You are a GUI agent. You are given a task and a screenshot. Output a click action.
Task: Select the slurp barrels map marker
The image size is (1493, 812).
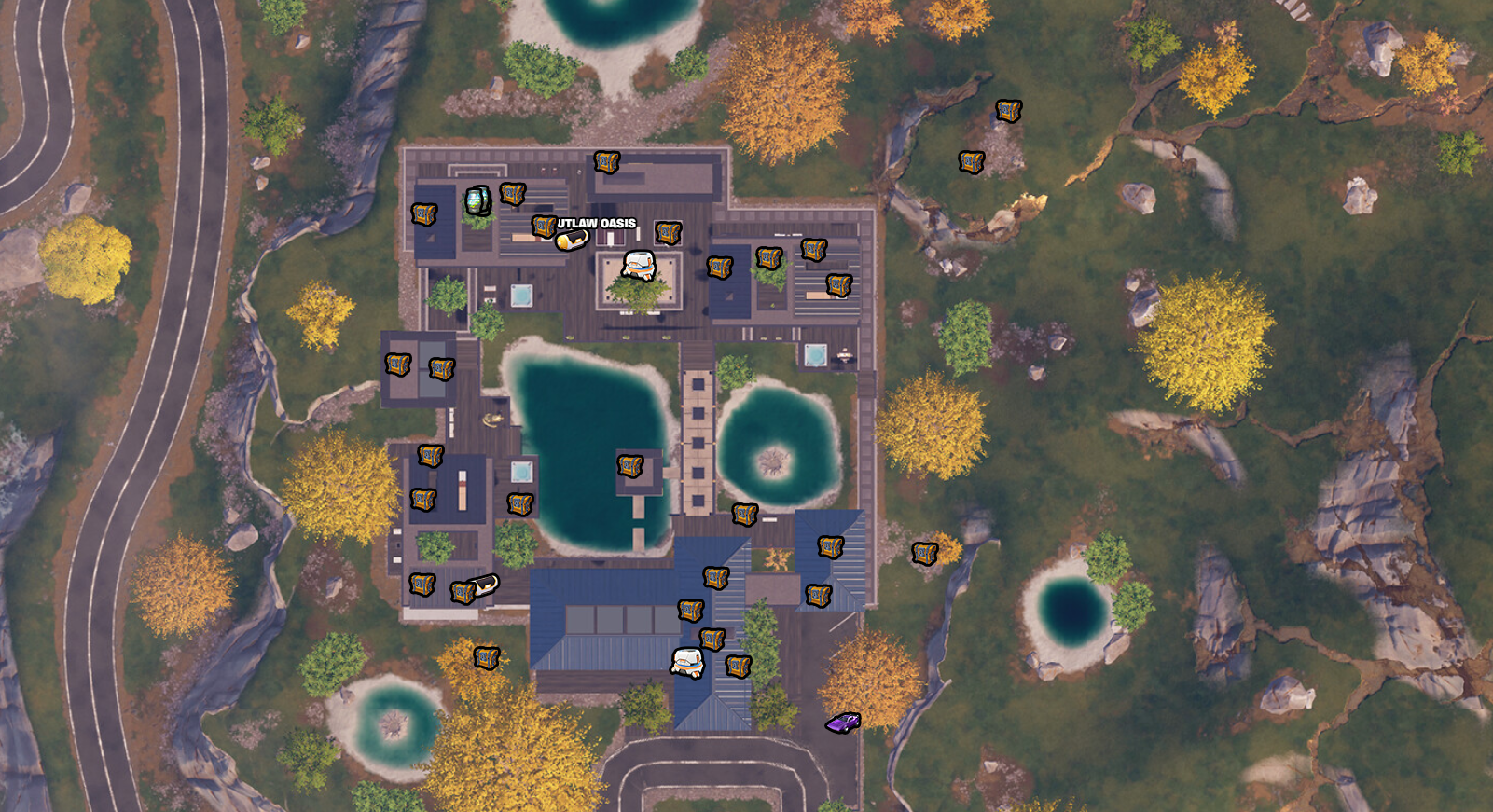coord(477,200)
